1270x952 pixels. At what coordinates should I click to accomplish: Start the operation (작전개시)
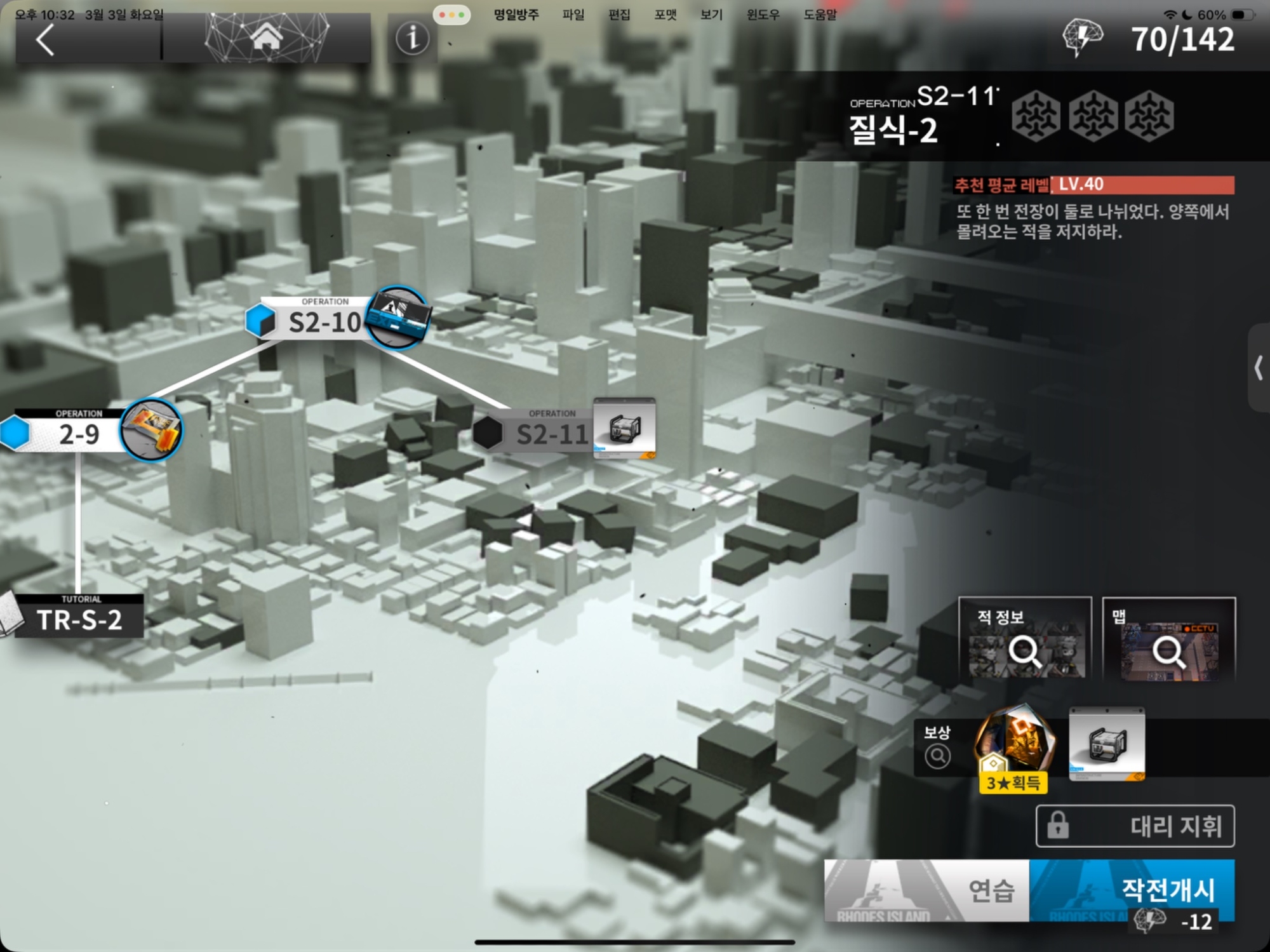1132,890
